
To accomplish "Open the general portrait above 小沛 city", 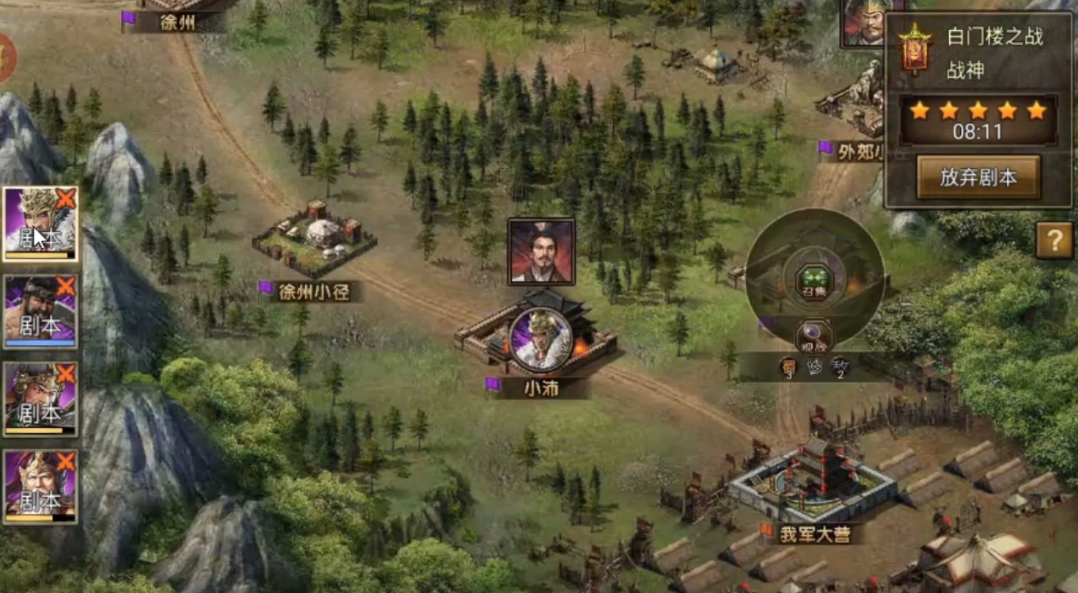I will click(541, 252).
